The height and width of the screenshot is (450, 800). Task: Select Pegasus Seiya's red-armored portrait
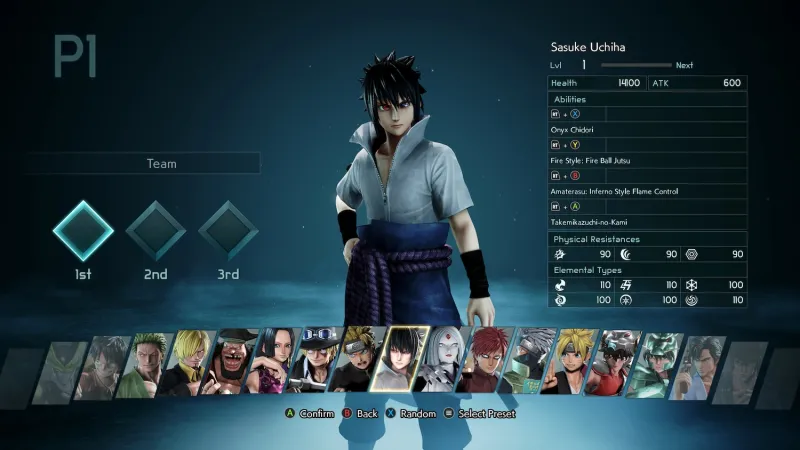(617, 364)
